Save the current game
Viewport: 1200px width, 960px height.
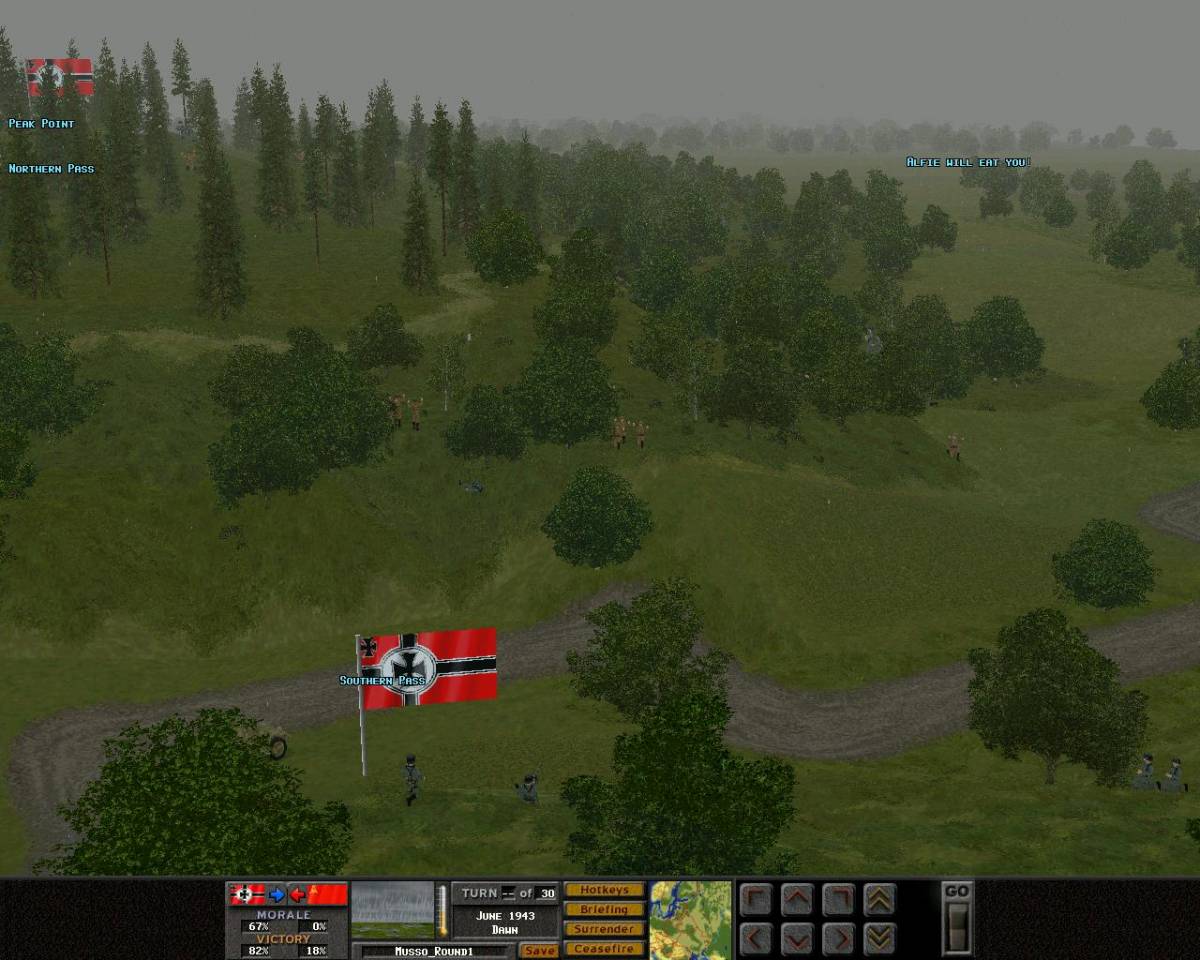[x=539, y=950]
